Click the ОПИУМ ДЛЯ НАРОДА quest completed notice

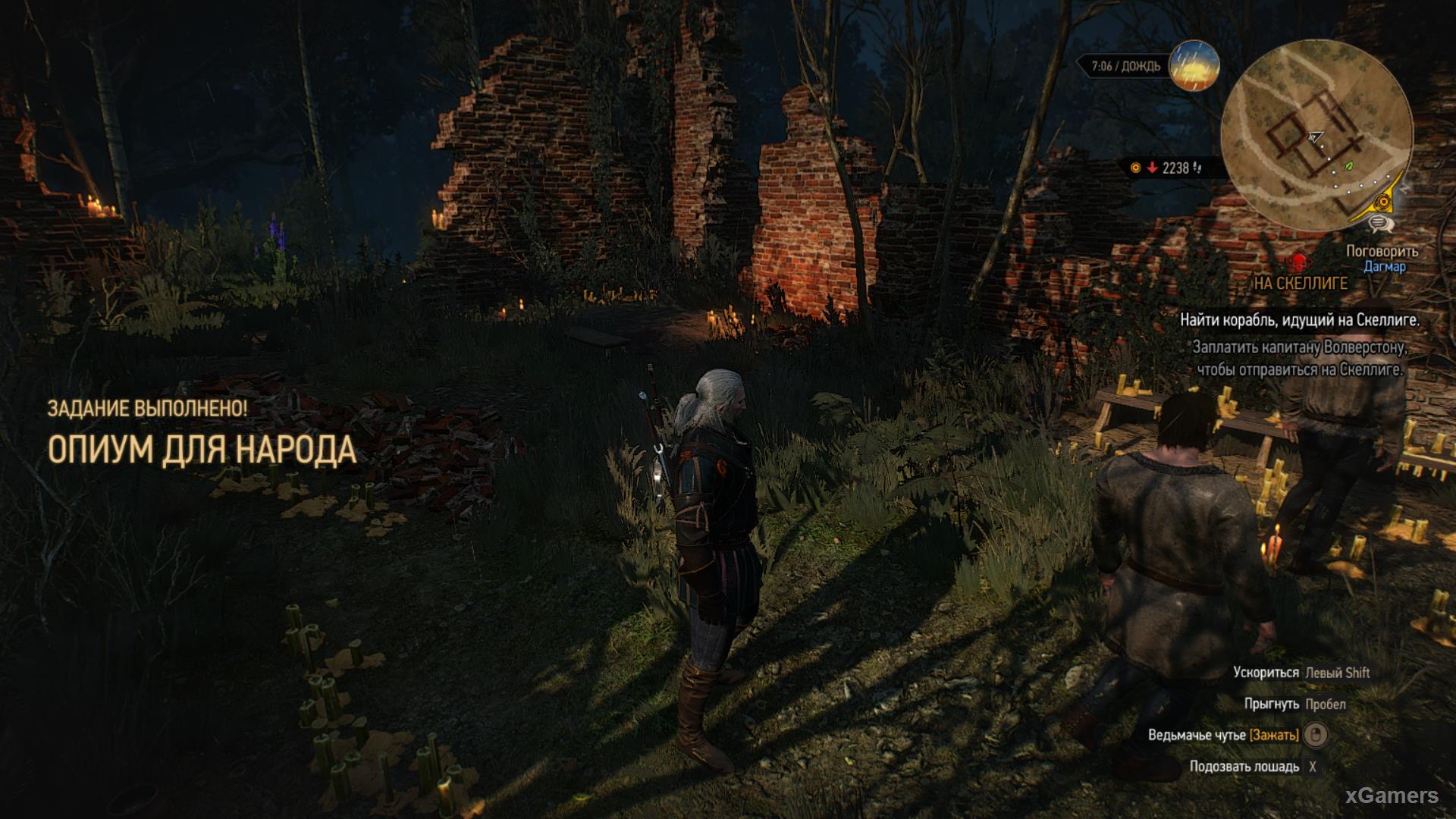pos(202,450)
